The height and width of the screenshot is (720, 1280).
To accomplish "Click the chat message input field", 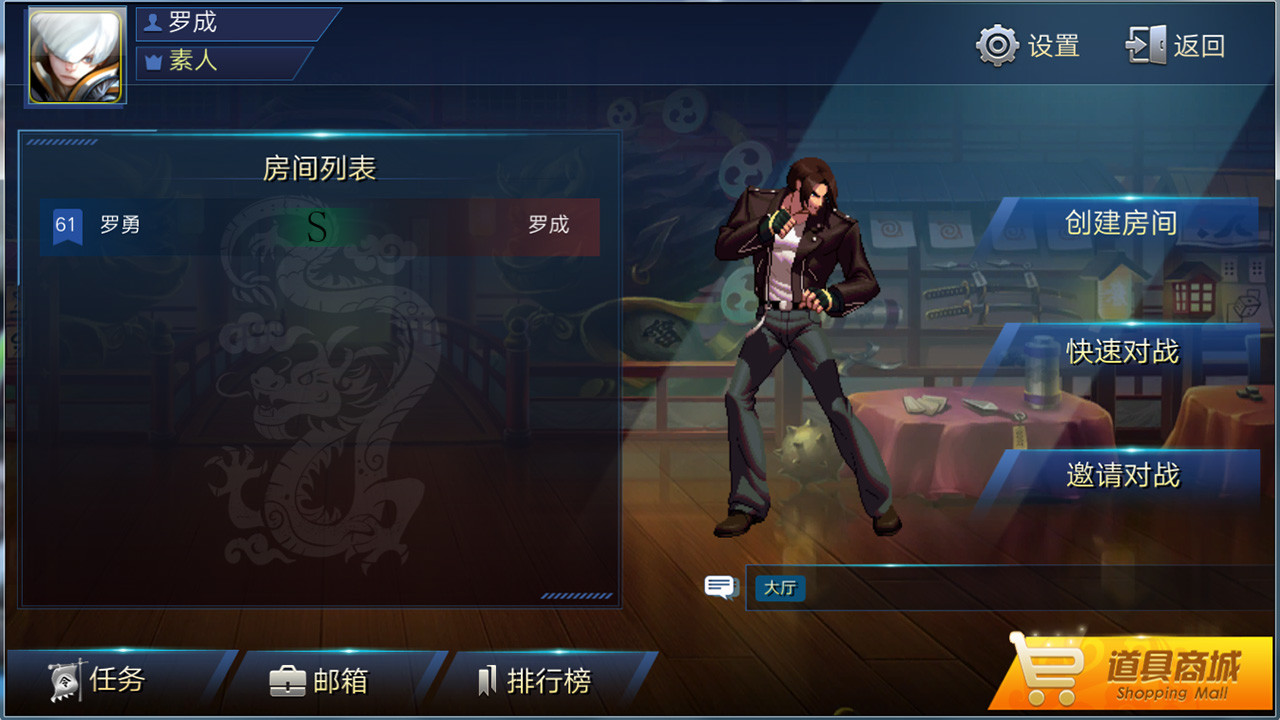I will 1000,589.
